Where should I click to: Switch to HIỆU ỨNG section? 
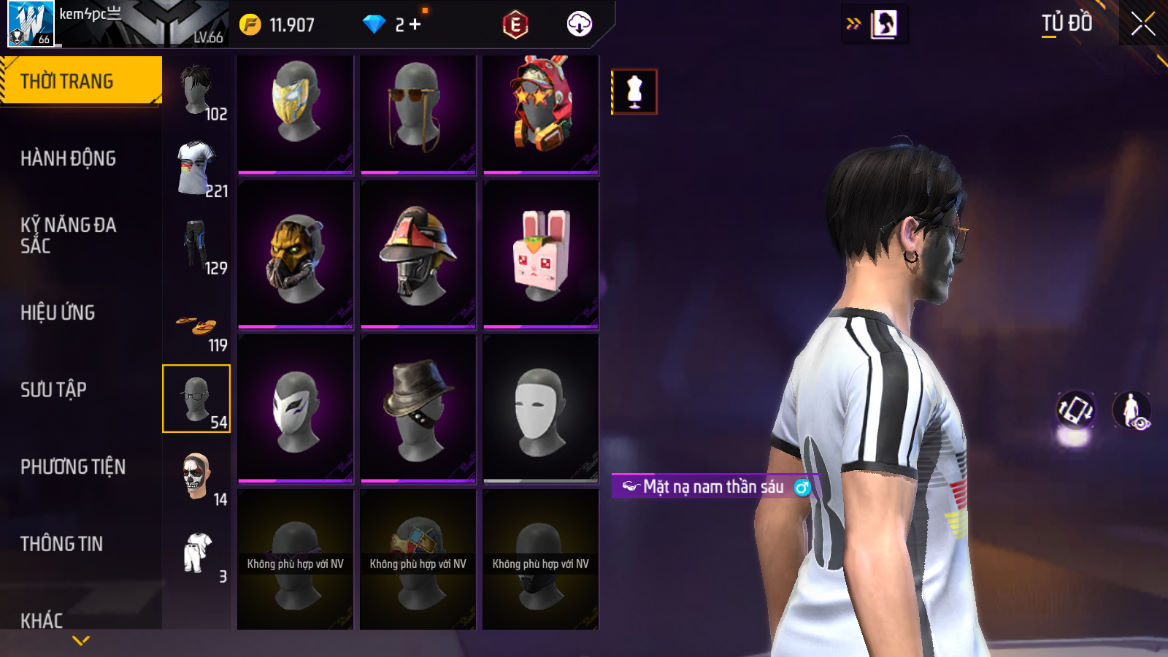click(58, 312)
